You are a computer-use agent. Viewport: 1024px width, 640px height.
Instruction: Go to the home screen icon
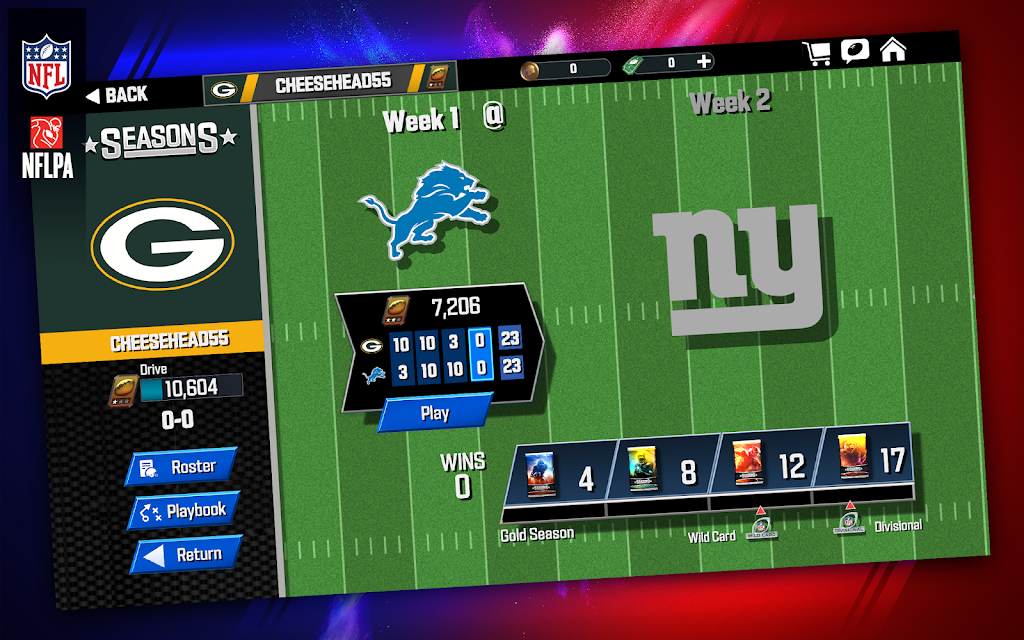892,48
